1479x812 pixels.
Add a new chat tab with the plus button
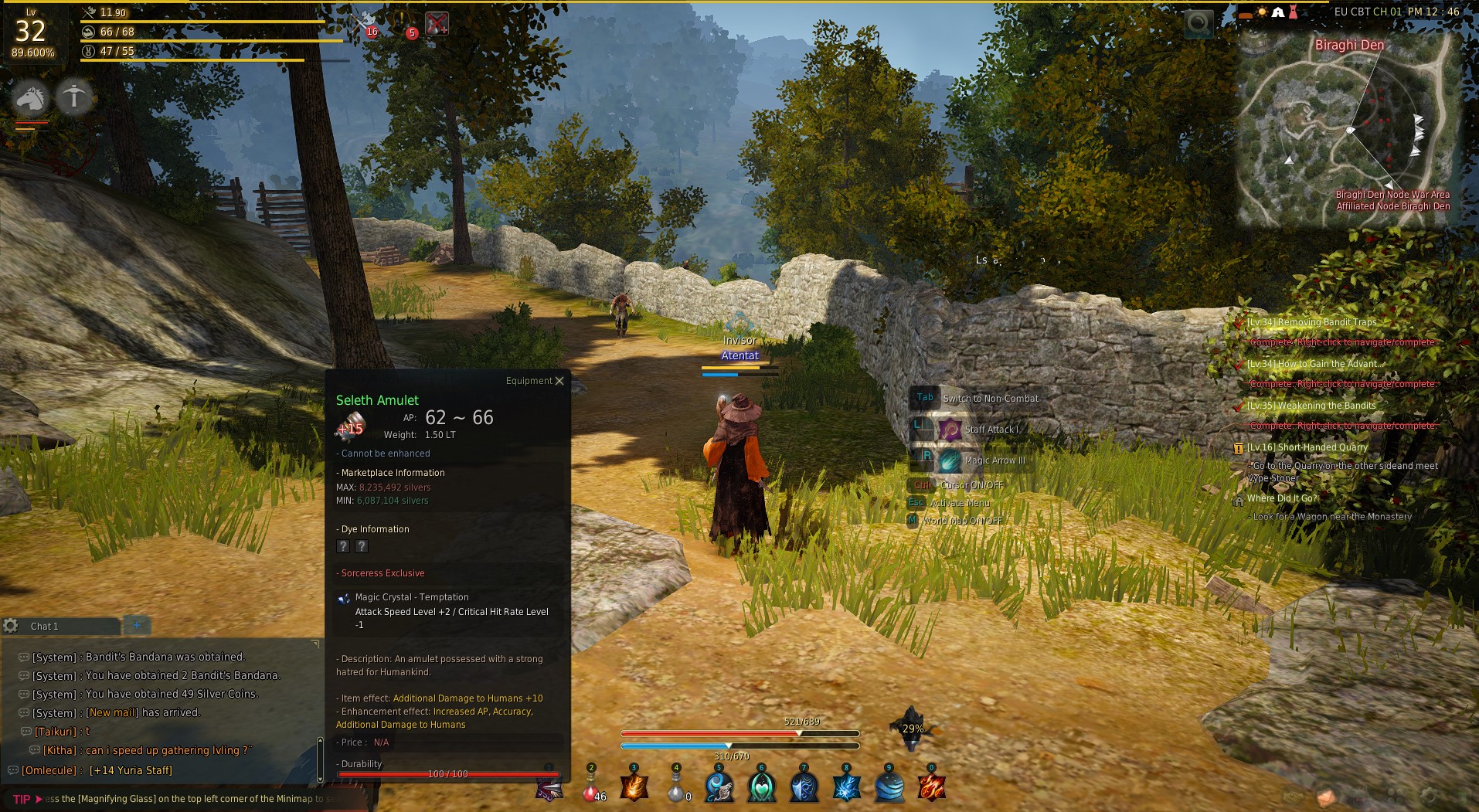tap(137, 625)
